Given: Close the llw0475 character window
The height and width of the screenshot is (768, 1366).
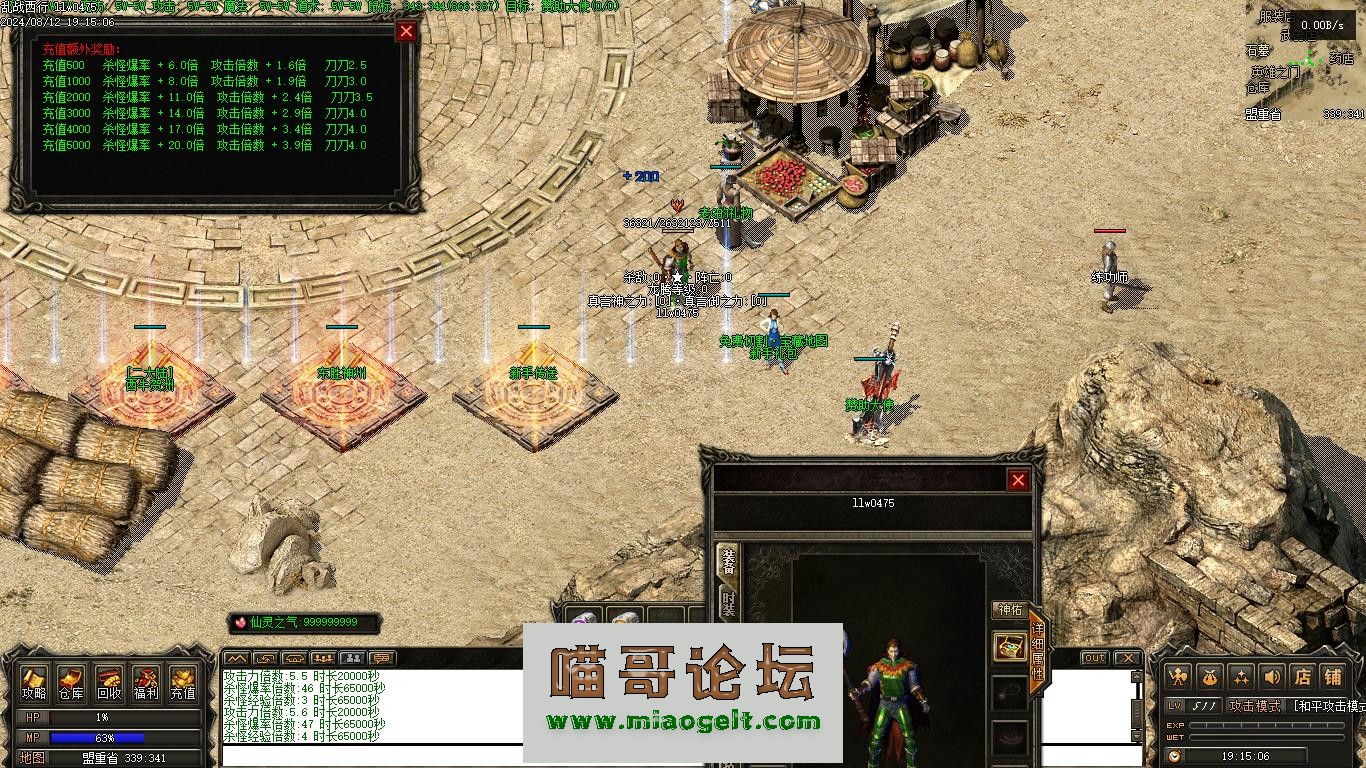Looking at the screenshot, I should [x=1018, y=481].
